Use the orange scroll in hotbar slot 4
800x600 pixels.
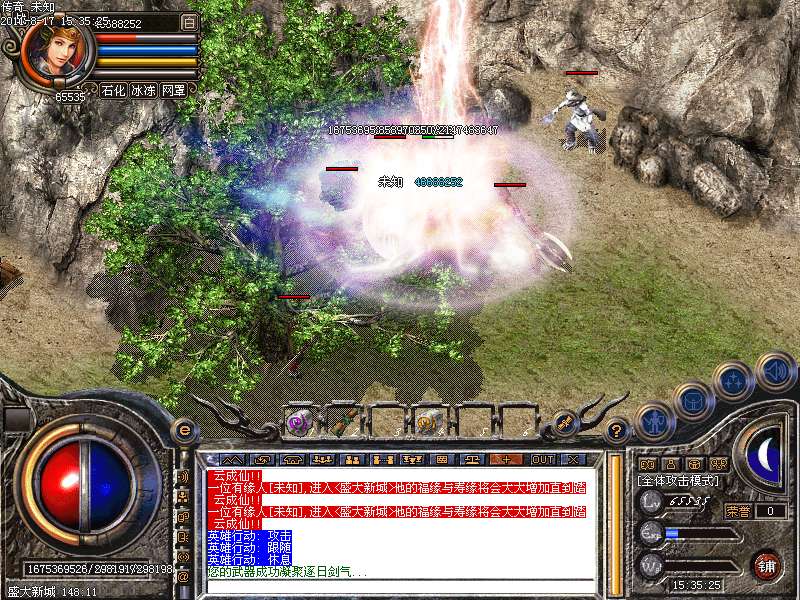coord(428,422)
